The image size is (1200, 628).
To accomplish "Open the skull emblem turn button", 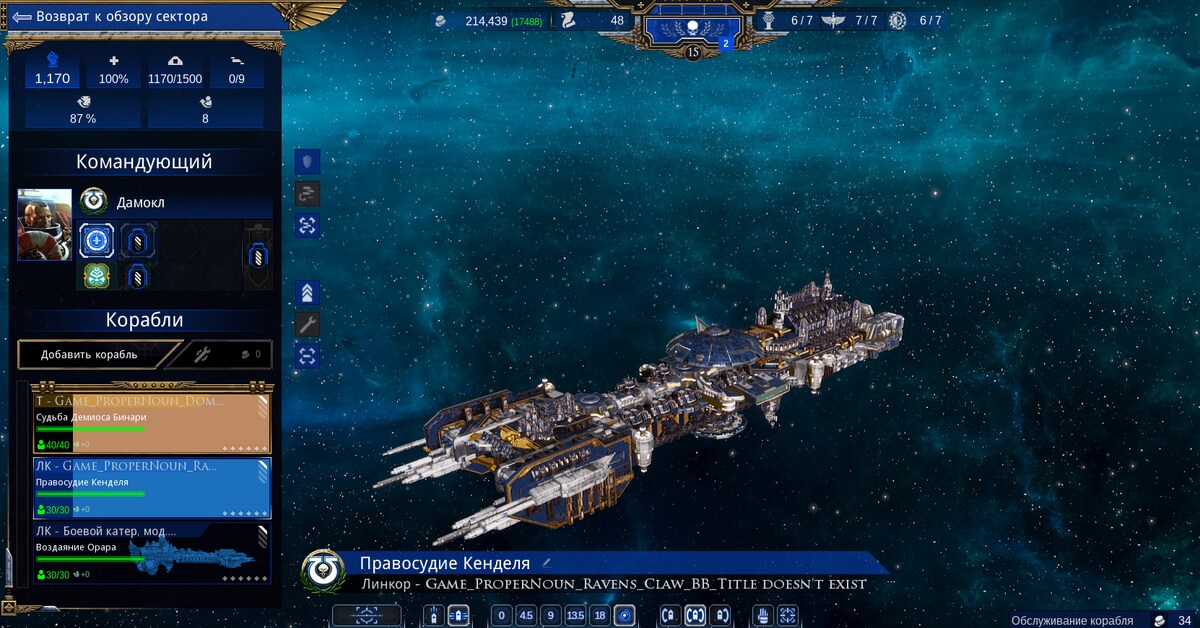I will tap(693, 24).
